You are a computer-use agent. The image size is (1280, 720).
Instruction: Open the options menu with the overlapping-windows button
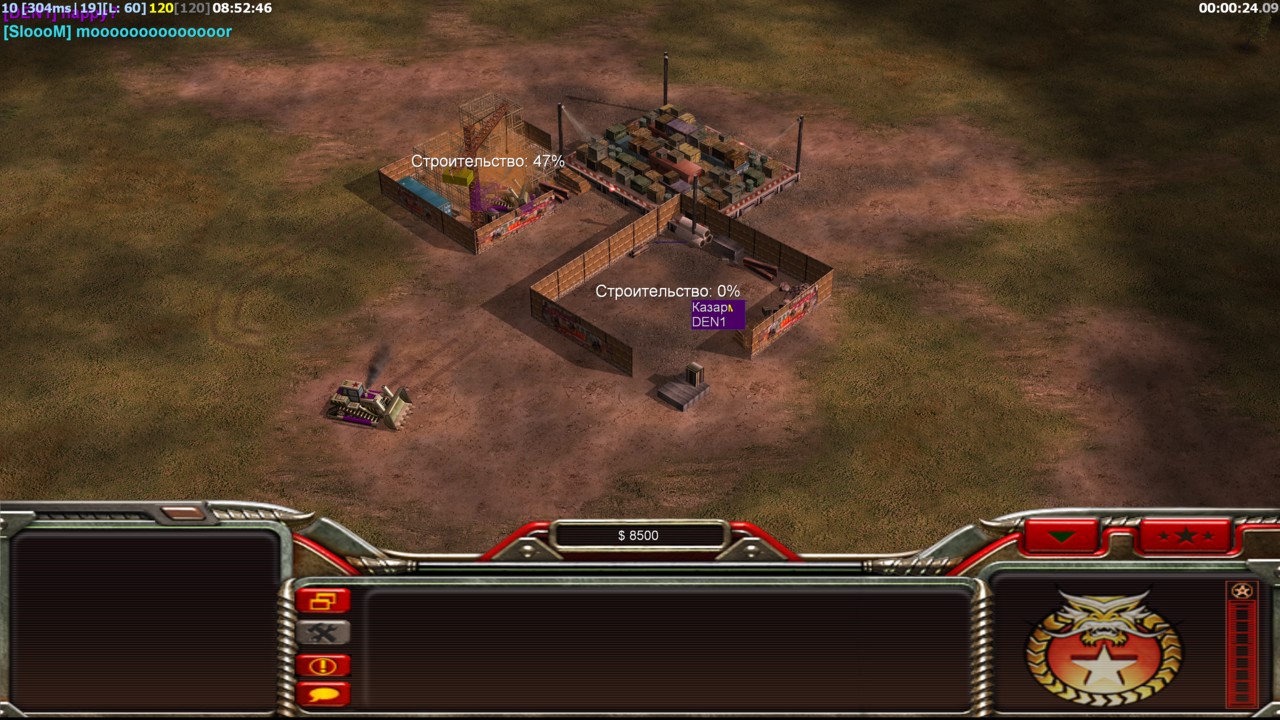pyautogui.click(x=323, y=601)
